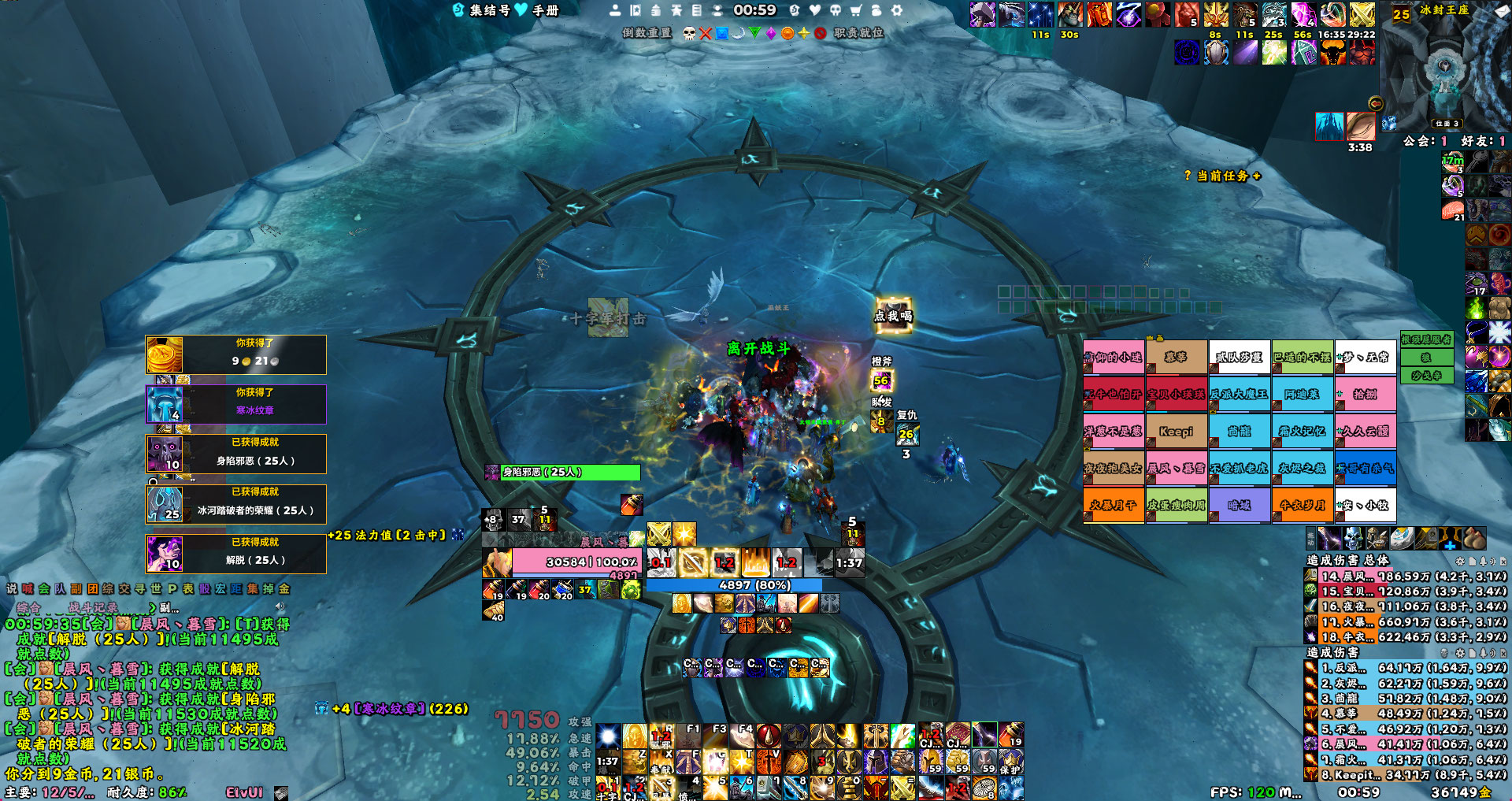Viewport: 1512px width, 801px height.
Task: Choose the 喊 yell chat channel
Action: [28, 588]
